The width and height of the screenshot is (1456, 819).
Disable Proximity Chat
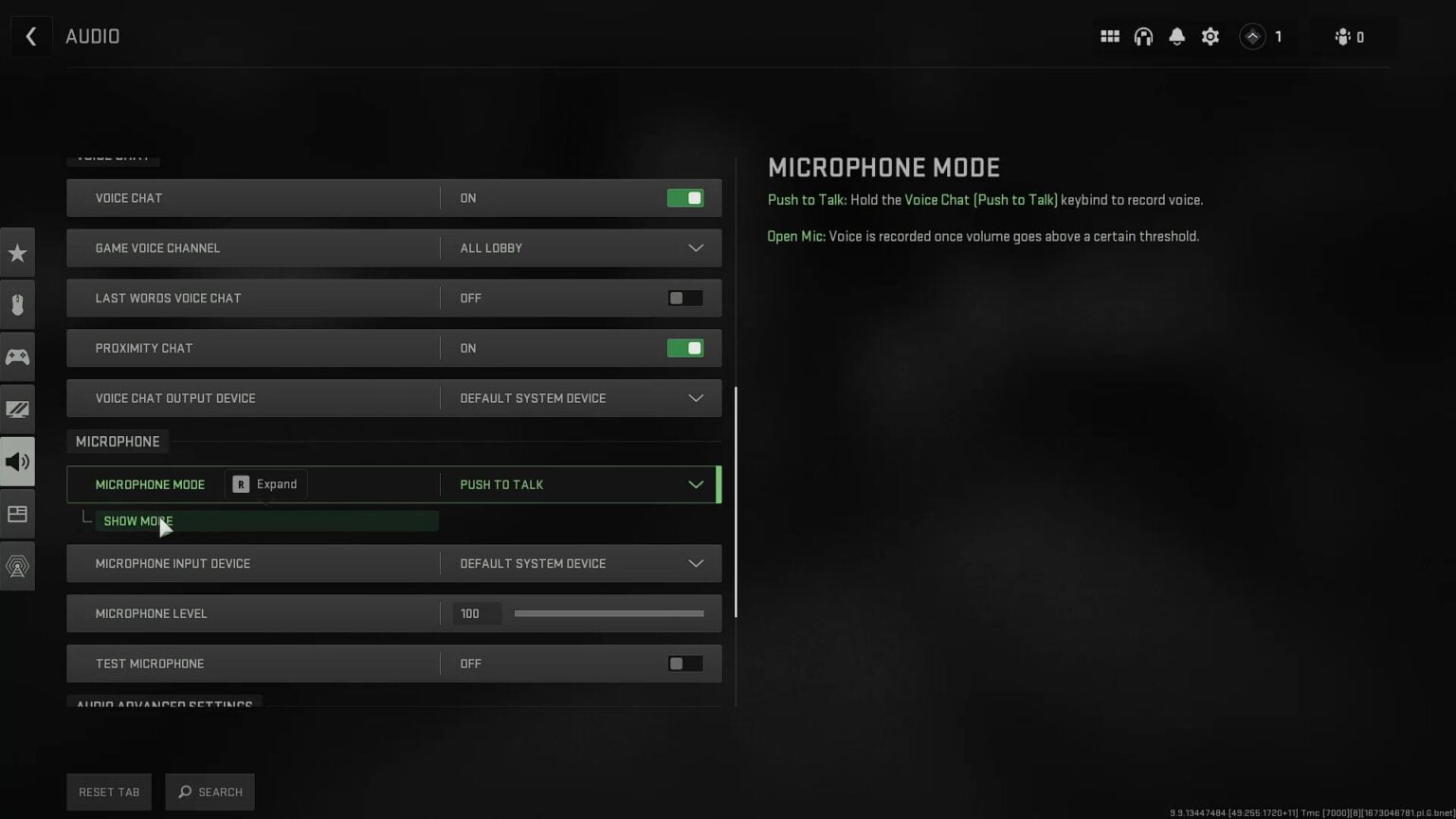pyautogui.click(x=685, y=348)
